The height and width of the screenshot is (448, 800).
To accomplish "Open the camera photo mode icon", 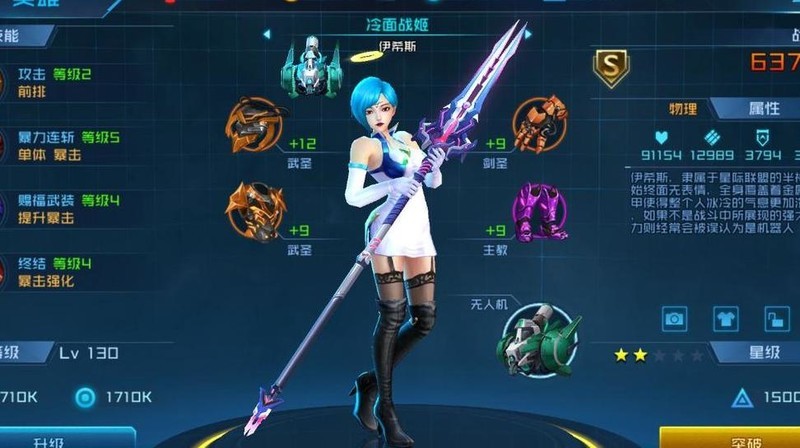I will pos(675,319).
